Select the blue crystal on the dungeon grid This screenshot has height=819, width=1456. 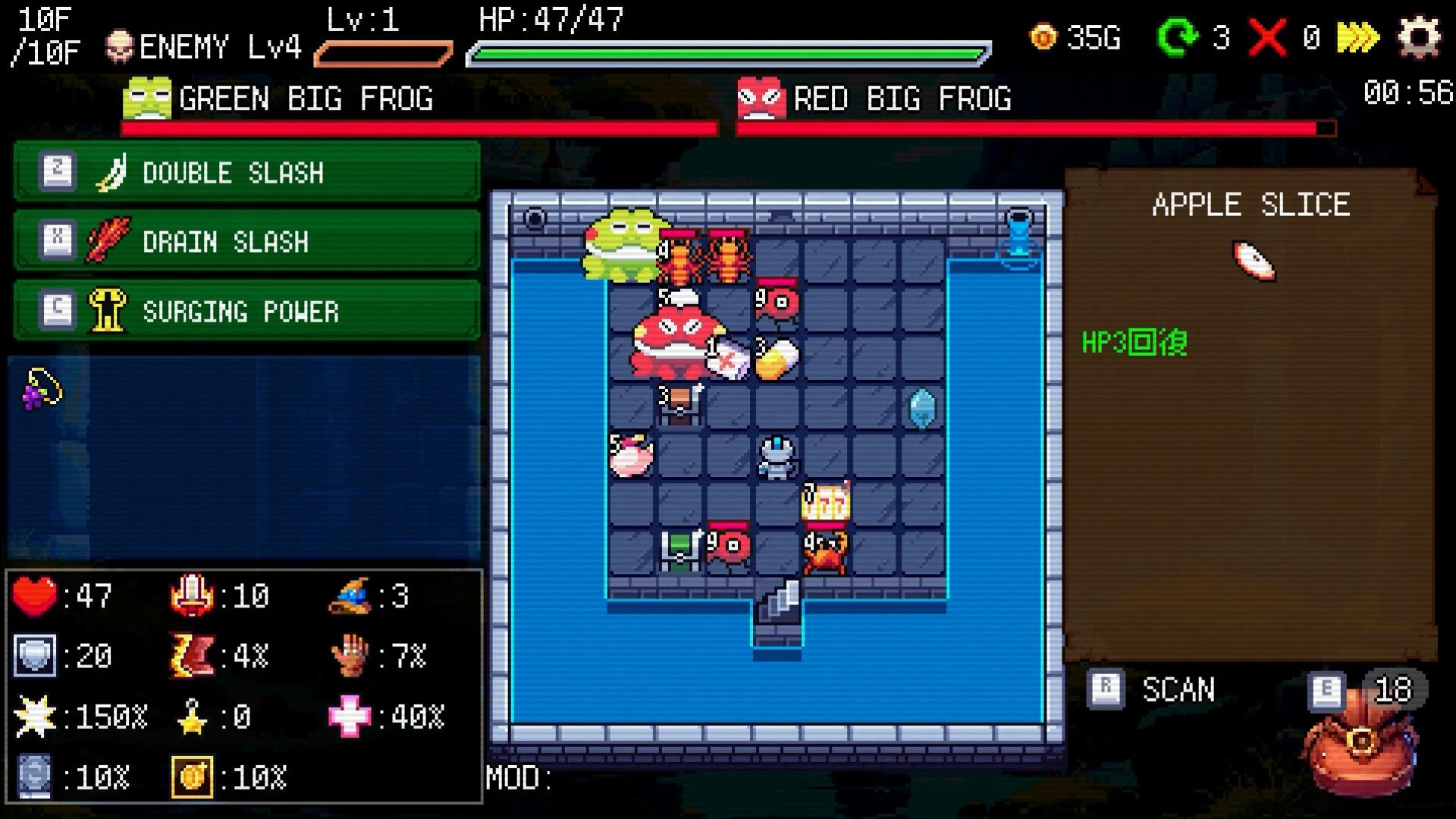[x=924, y=407]
